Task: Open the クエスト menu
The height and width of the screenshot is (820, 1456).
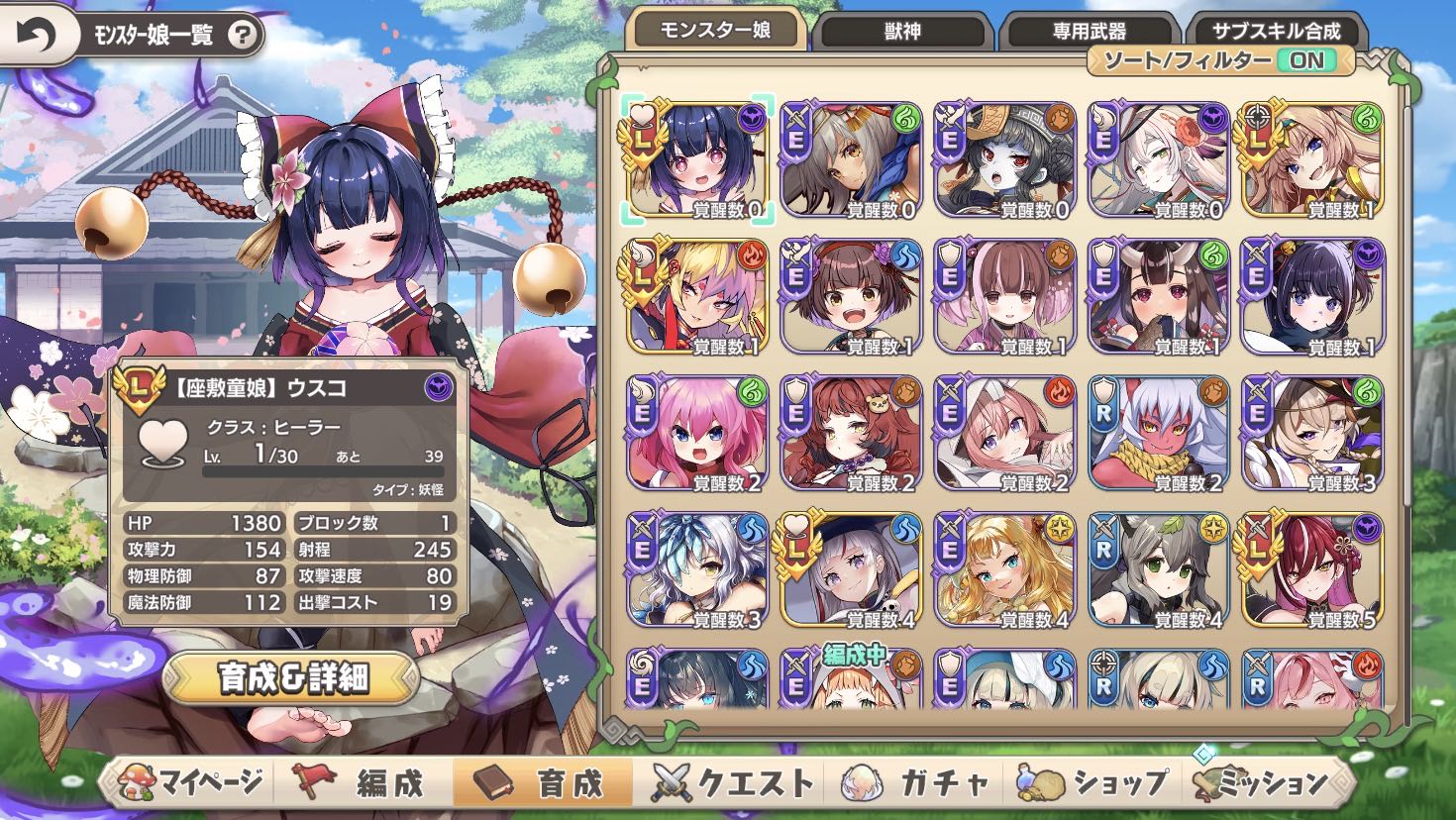Action: [x=733, y=783]
